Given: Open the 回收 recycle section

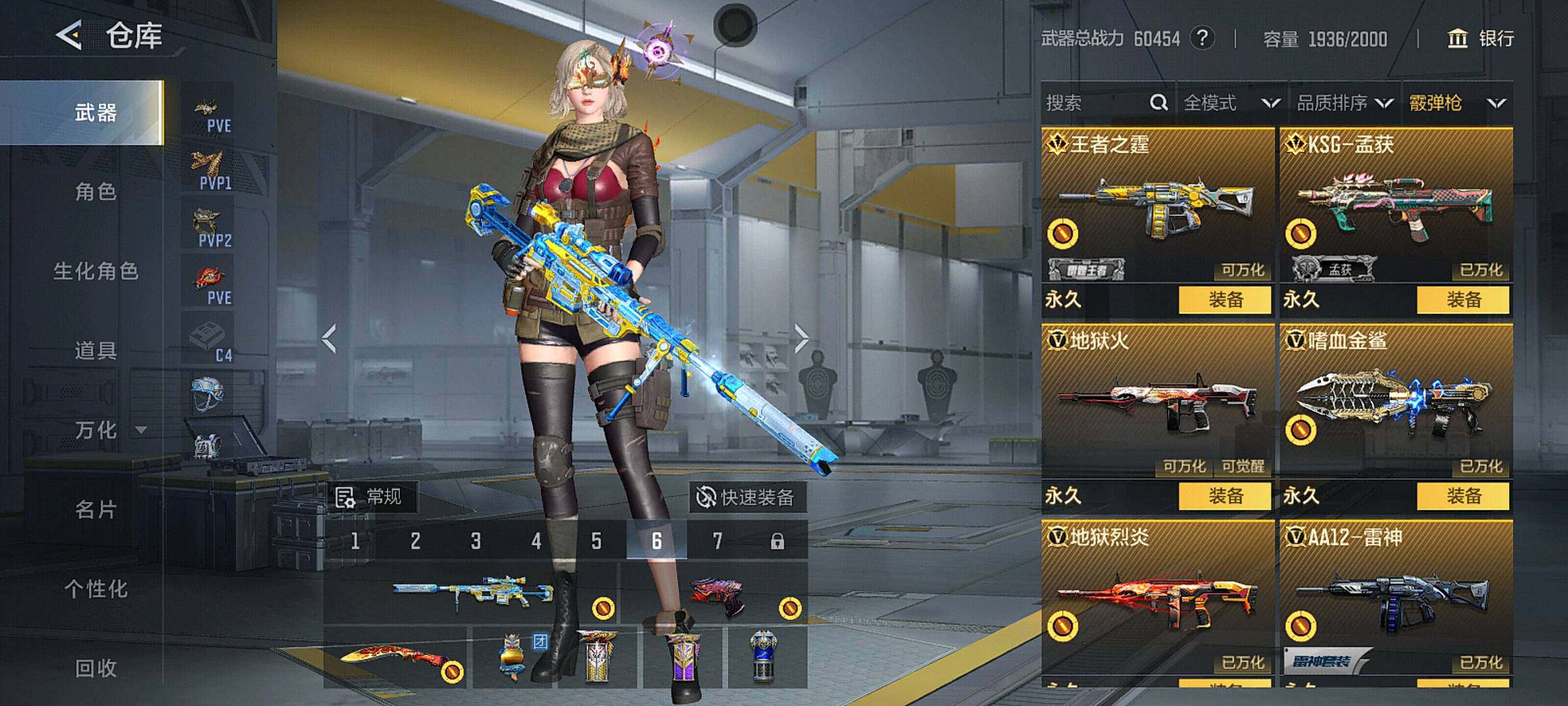Looking at the screenshot, I should coord(95,668).
